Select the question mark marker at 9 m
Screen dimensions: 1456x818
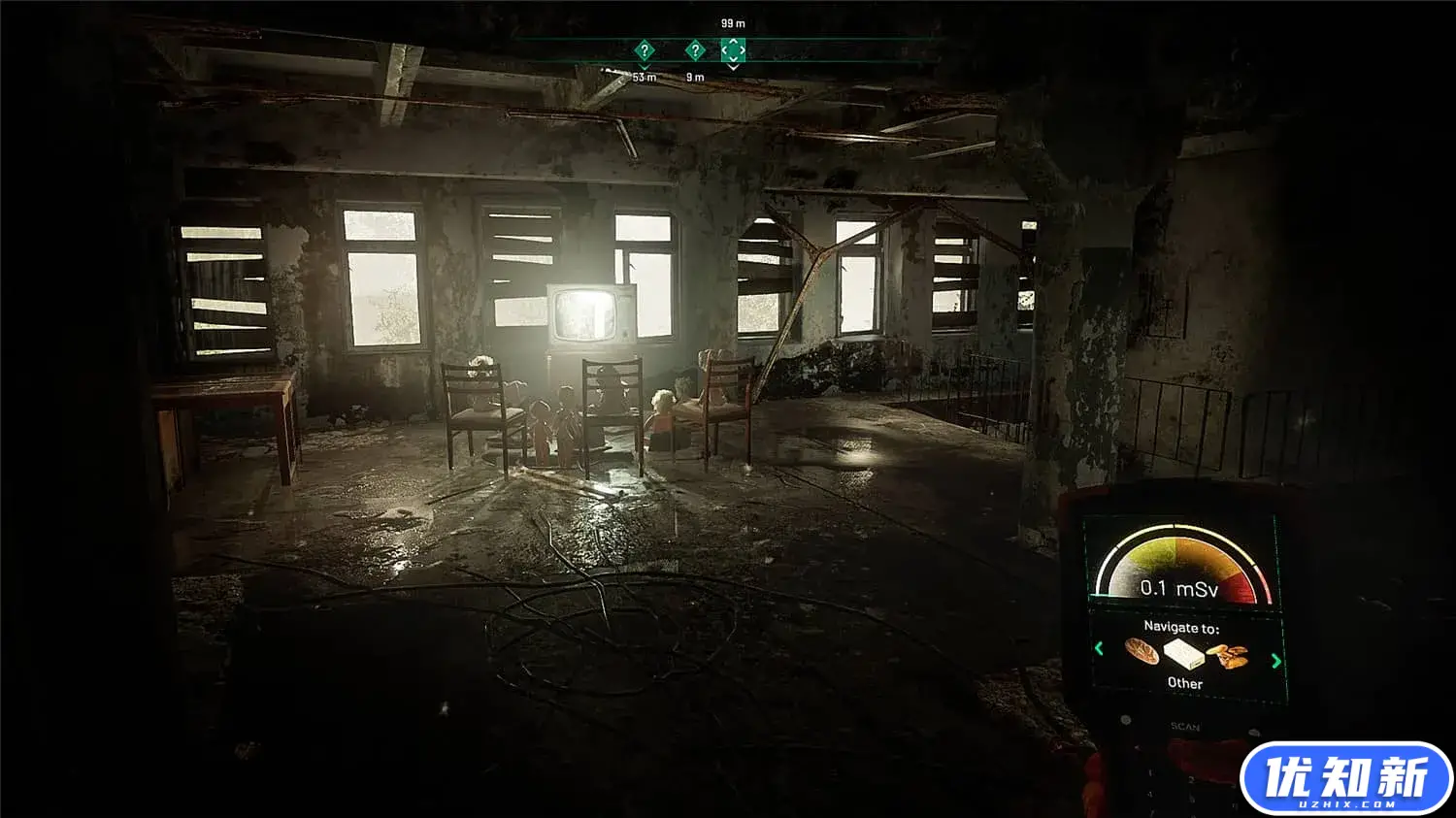pyautogui.click(x=695, y=50)
